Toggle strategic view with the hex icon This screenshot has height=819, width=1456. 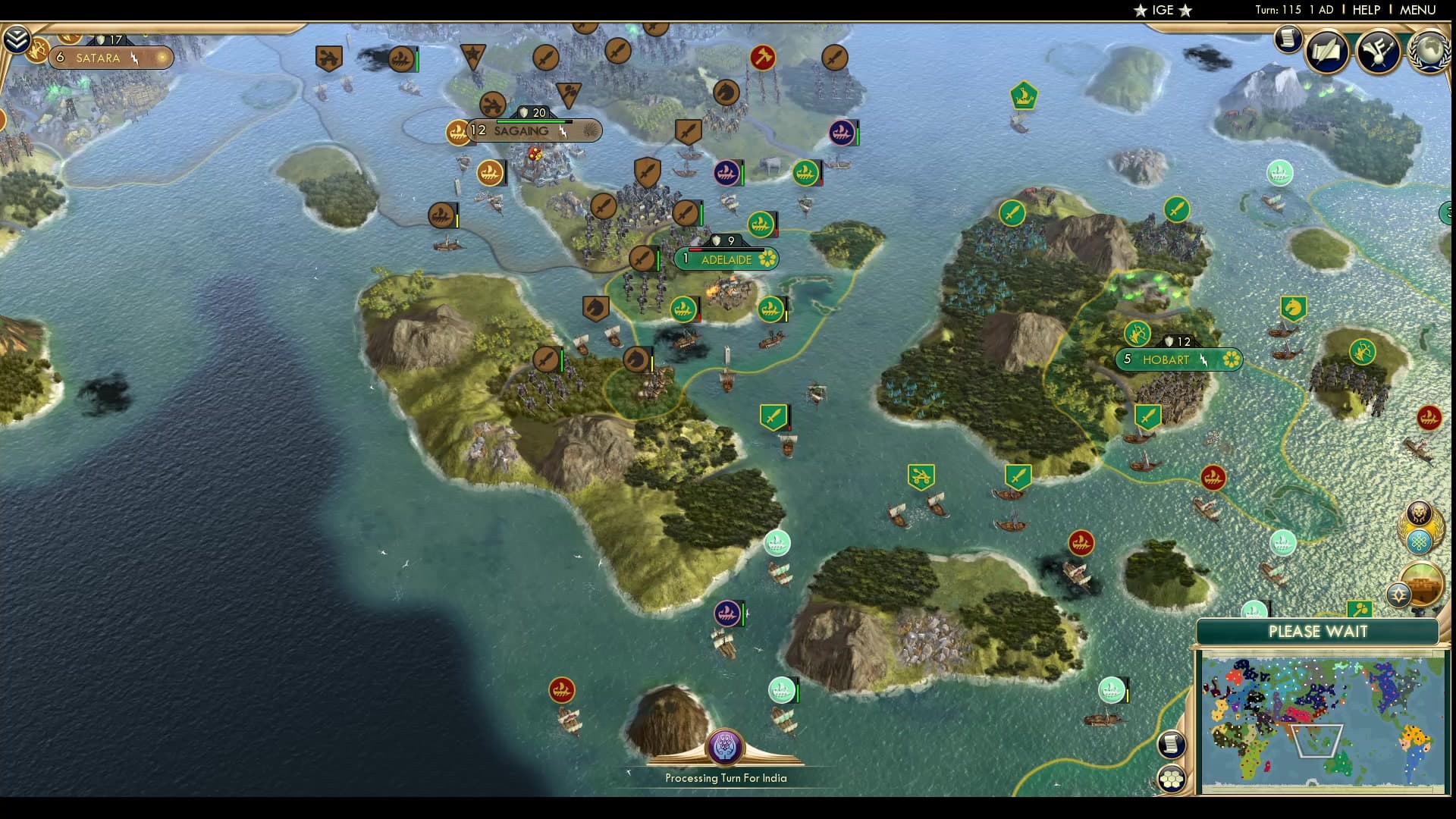click(1172, 777)
